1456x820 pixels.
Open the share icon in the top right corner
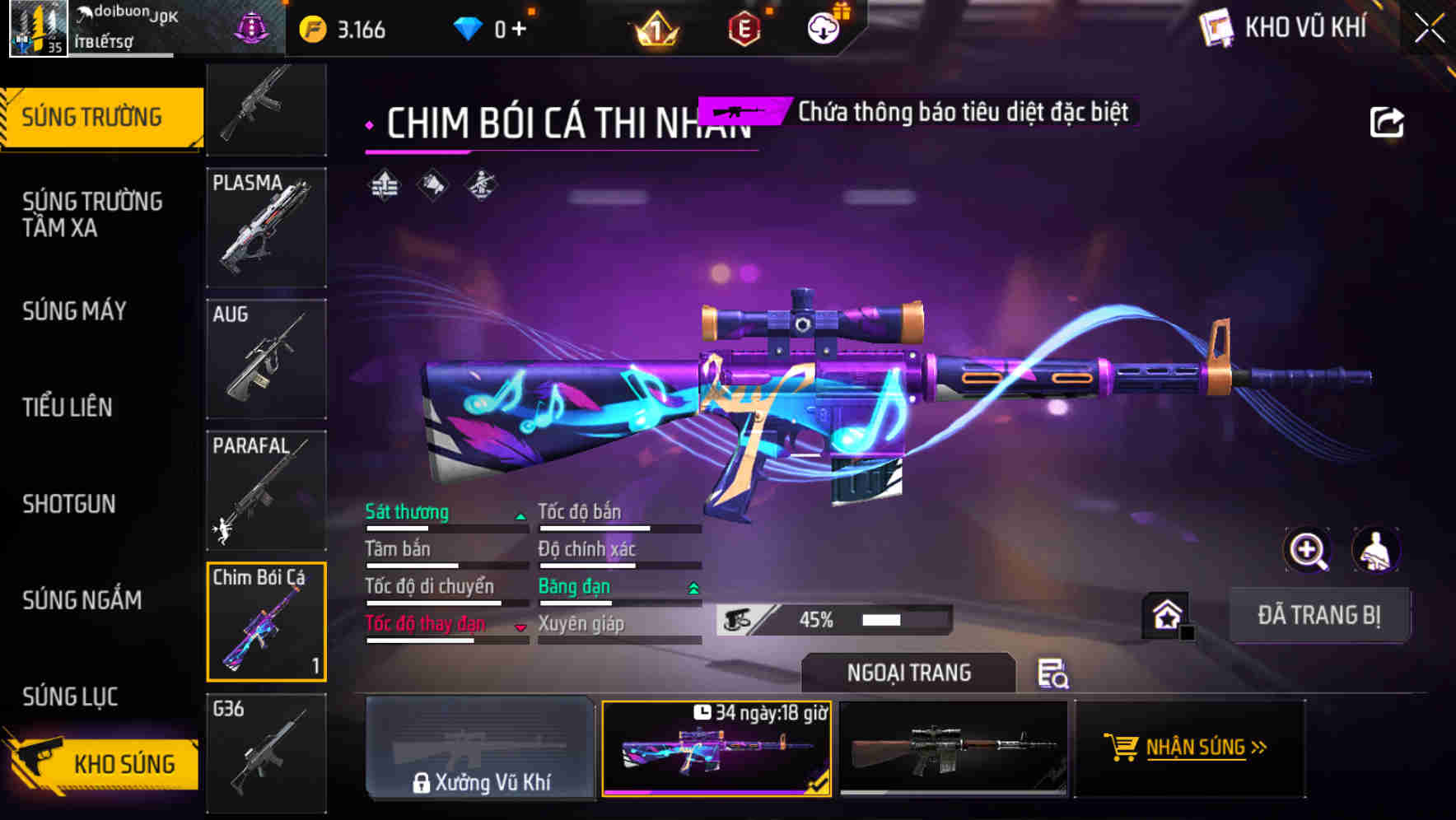click(x=1387, y=120)
